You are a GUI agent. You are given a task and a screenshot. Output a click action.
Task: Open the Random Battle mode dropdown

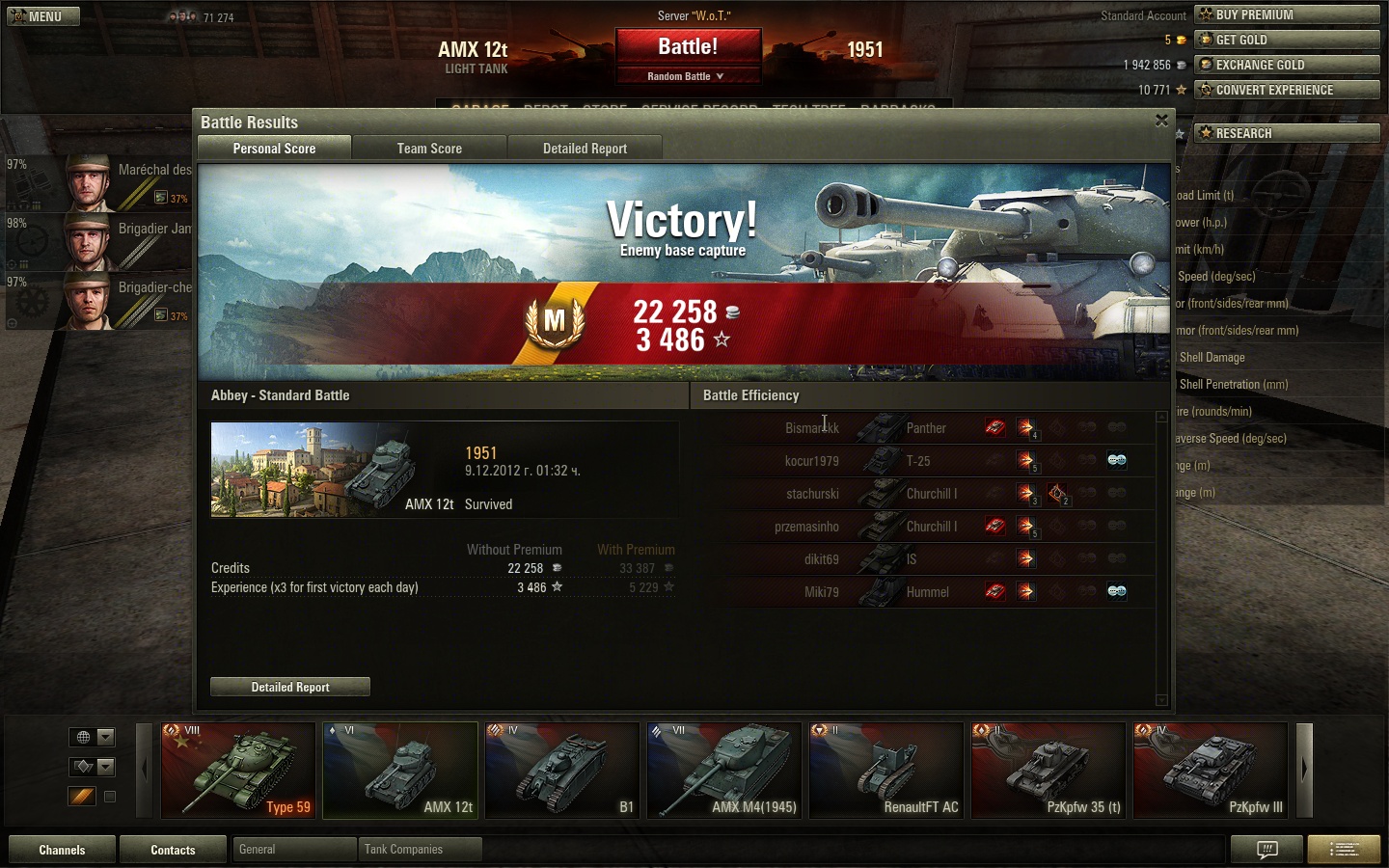click(686, 76)
